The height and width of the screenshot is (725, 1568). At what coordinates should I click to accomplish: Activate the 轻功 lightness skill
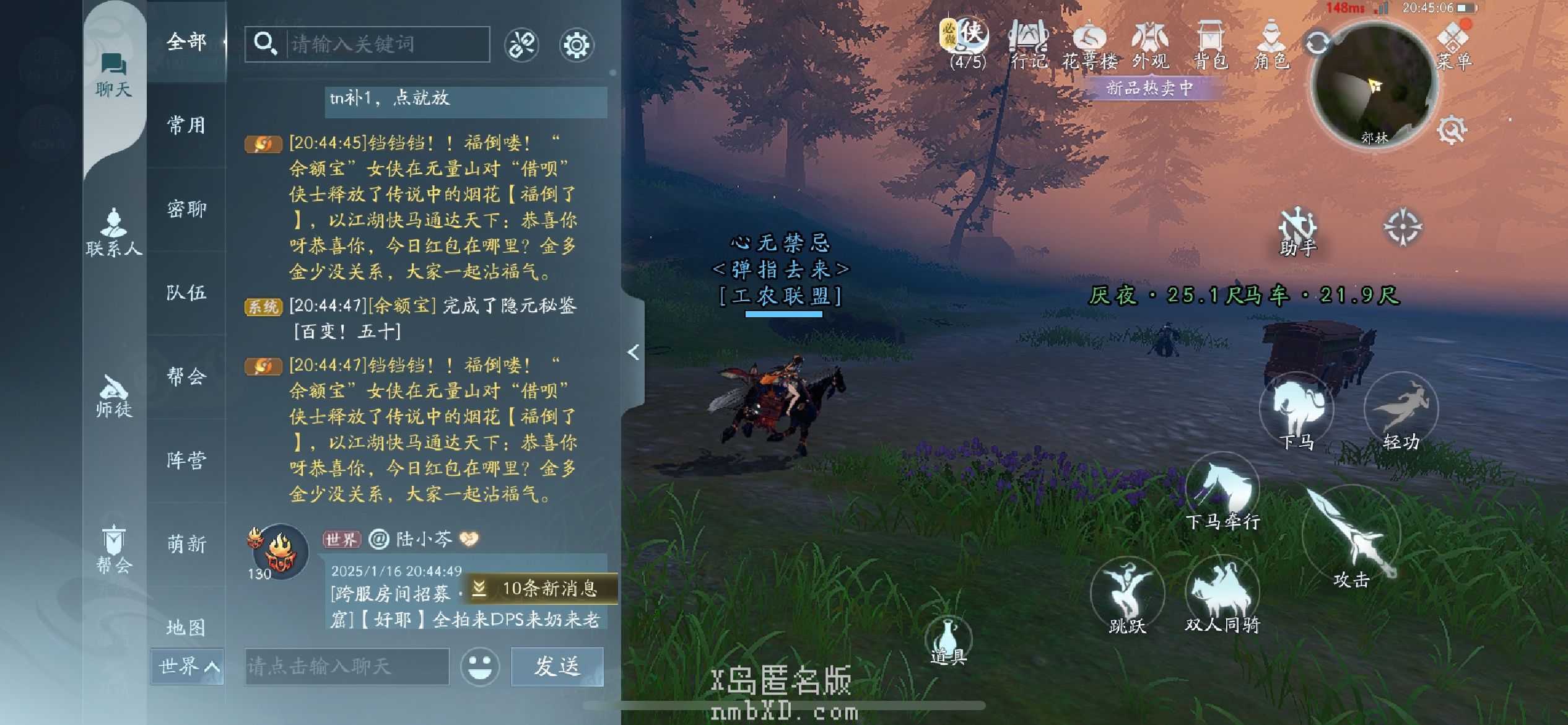pos(1401,412)
